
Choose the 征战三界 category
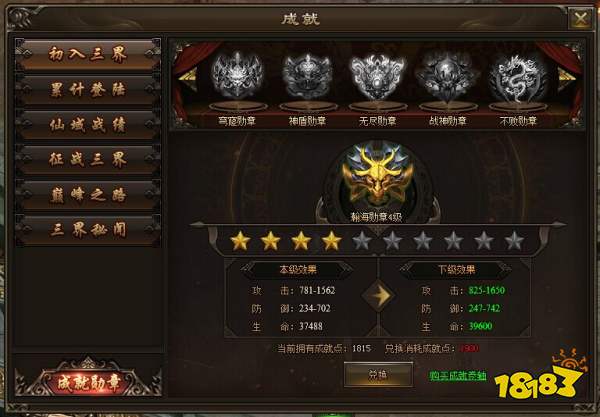coord(89,159)
